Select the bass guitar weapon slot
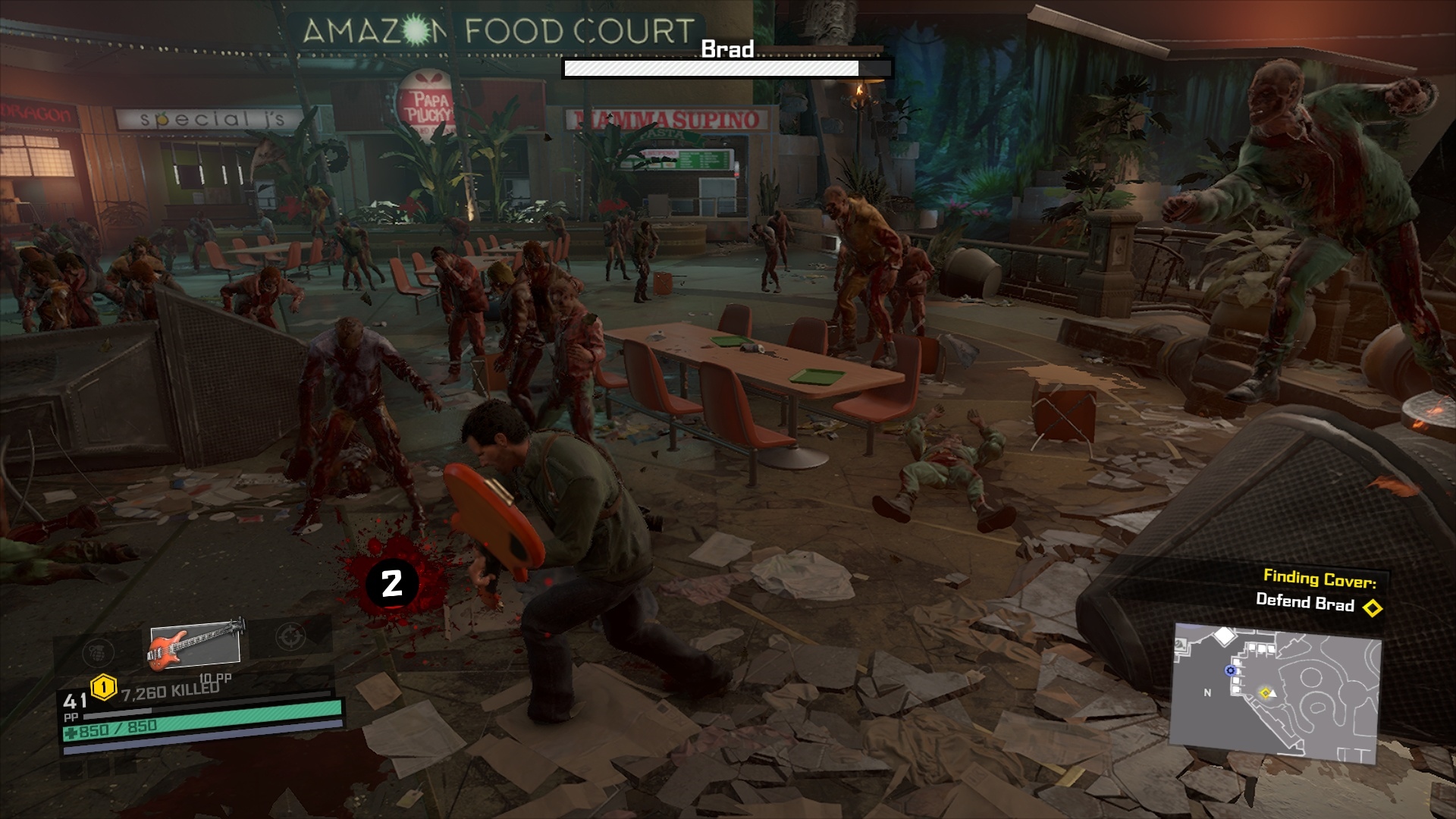Viewport: 1456px width, 819px height. 195,645
